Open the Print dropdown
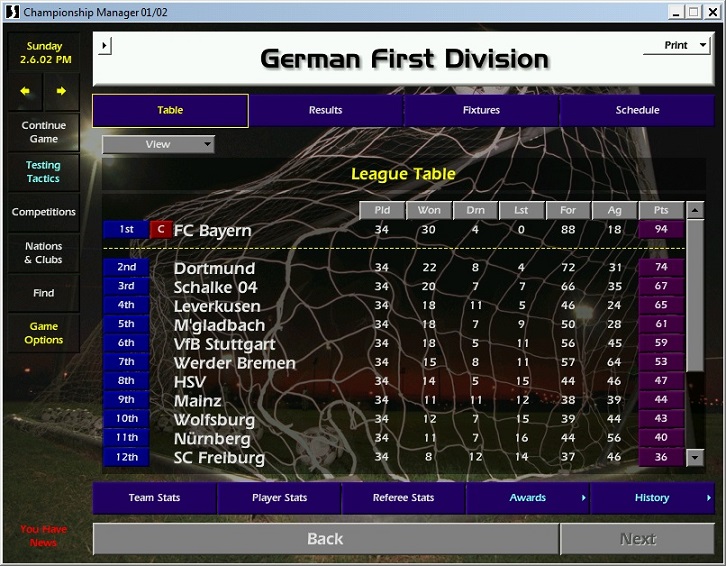The width and height of the screenshot is (726, 566). (x=676, y=45)
